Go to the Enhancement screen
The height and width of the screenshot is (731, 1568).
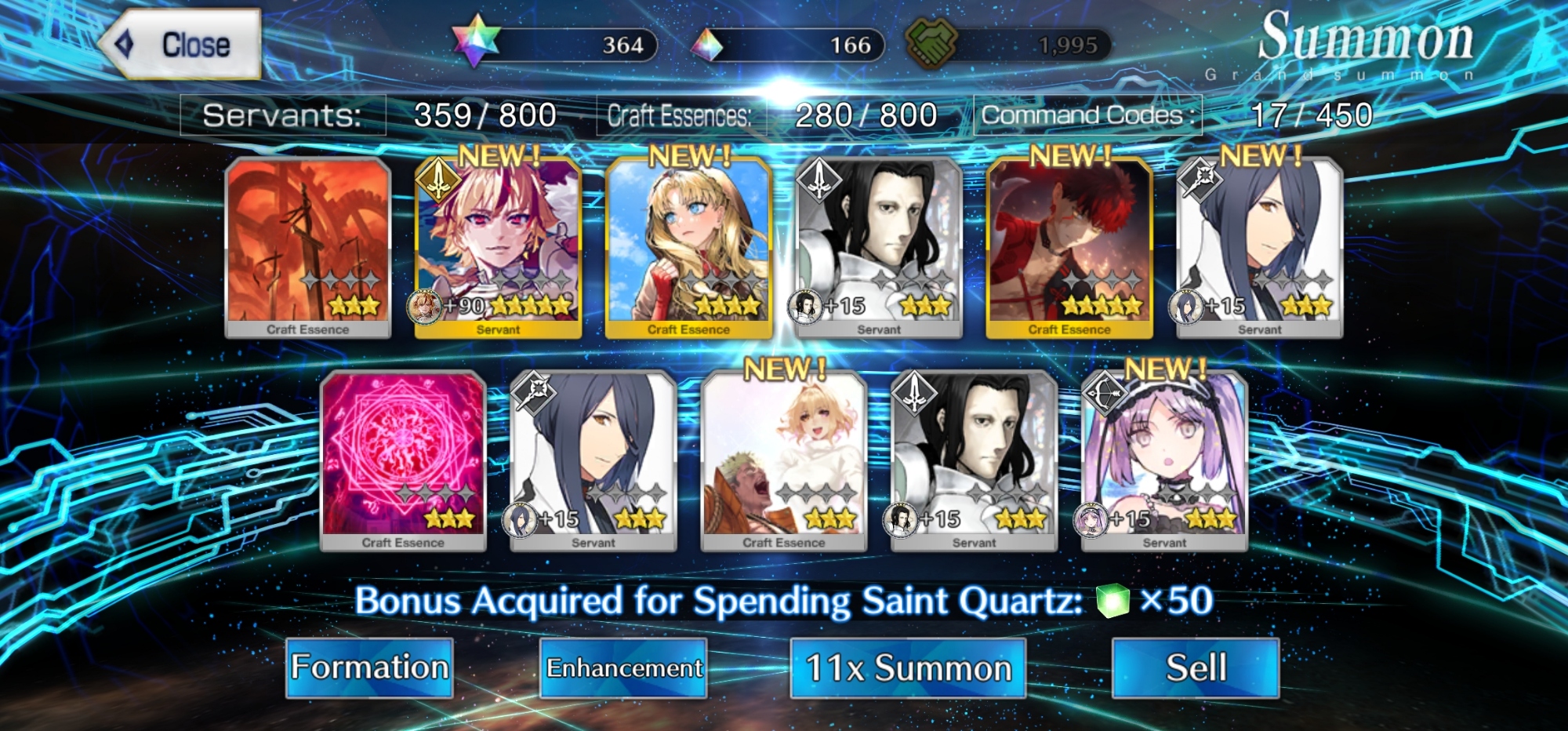coord(623,667)
